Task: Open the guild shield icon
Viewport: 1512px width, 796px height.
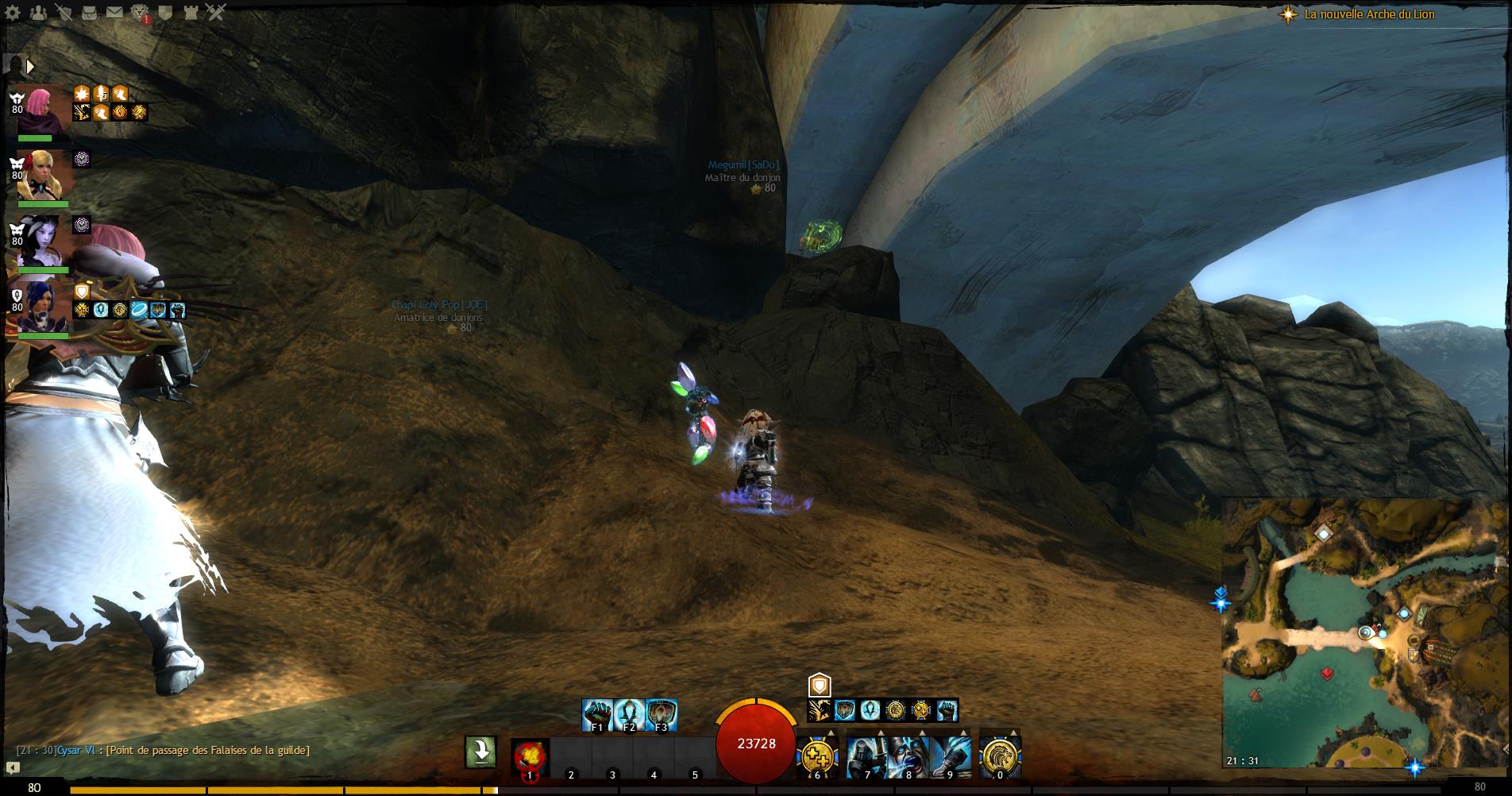Action: [165, 12]
